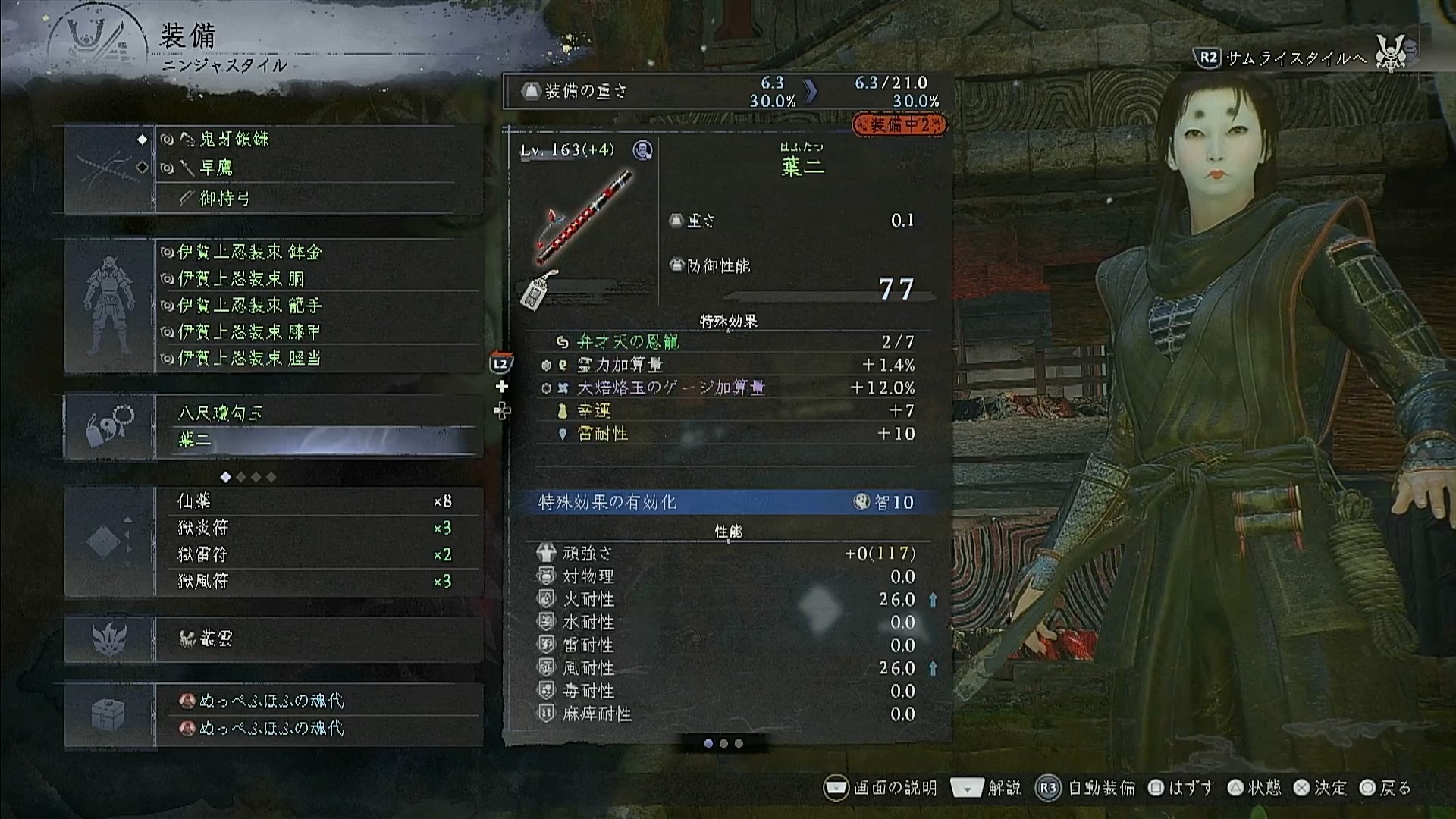Pick the 獄風符 talisman slot
The image size is (1456, 819).
coord(318,581)
